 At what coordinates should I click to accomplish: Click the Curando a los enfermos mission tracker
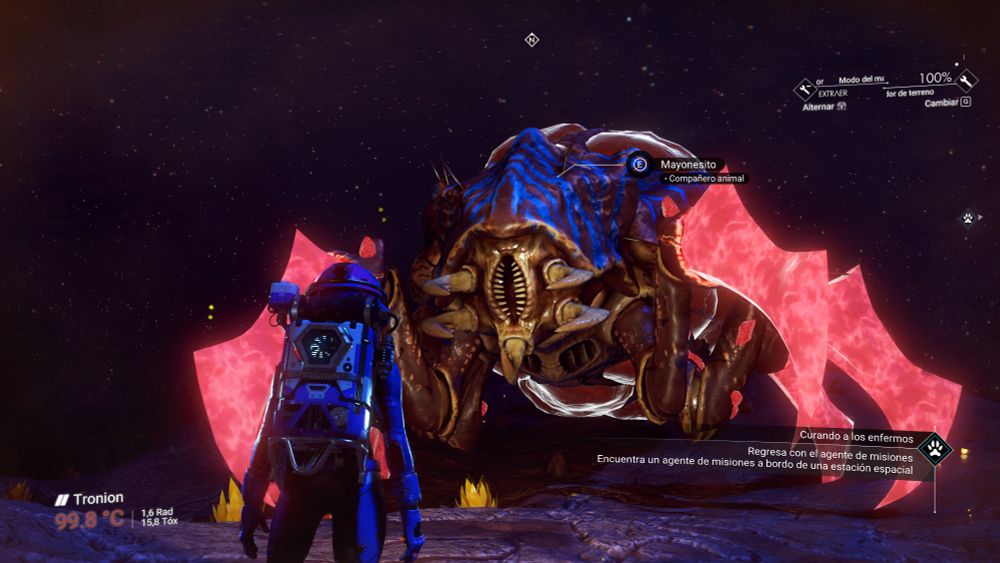point(857,435)
